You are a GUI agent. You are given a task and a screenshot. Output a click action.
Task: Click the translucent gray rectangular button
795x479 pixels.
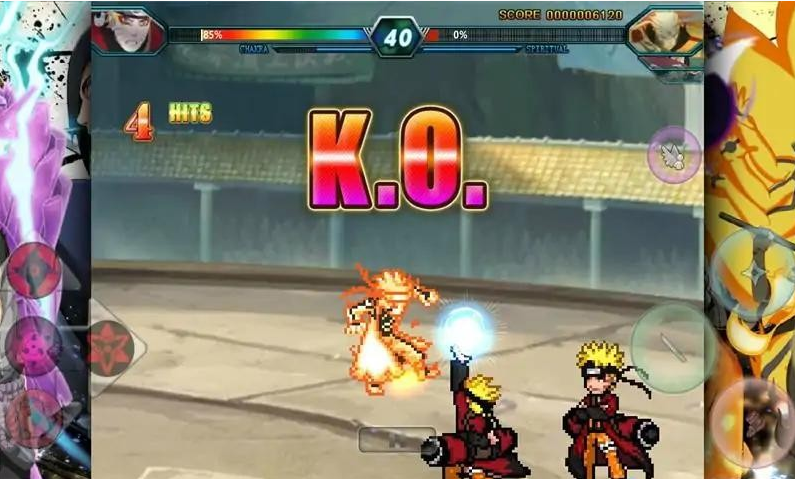click(x=397, y=439)
